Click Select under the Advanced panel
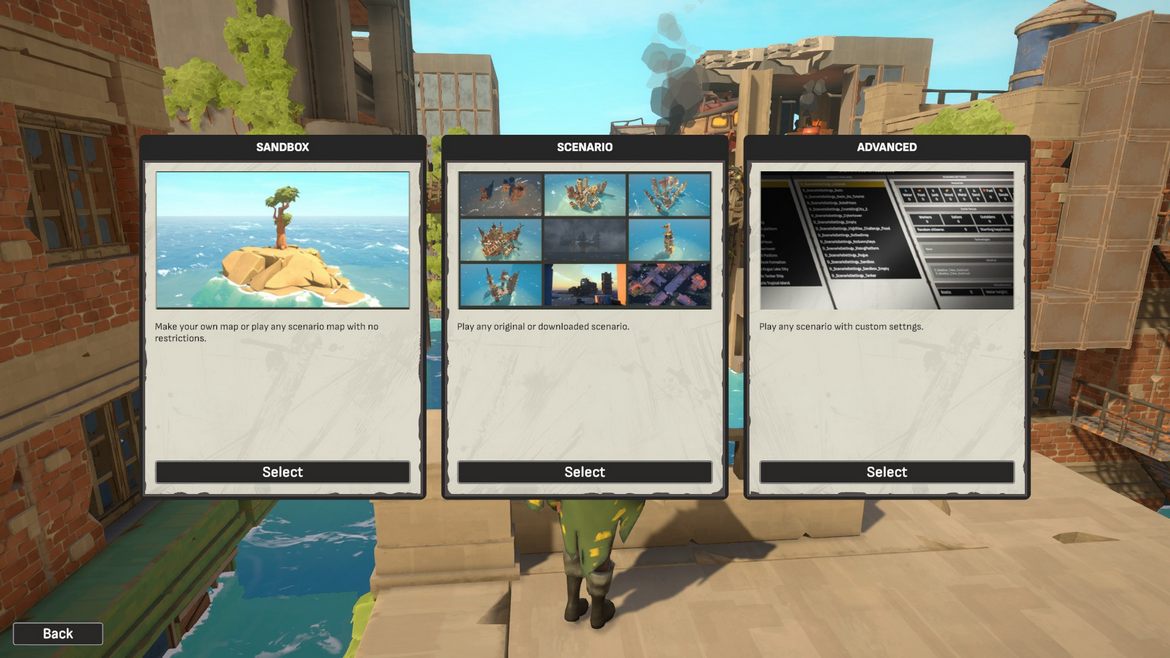 (x=886, y=472)
